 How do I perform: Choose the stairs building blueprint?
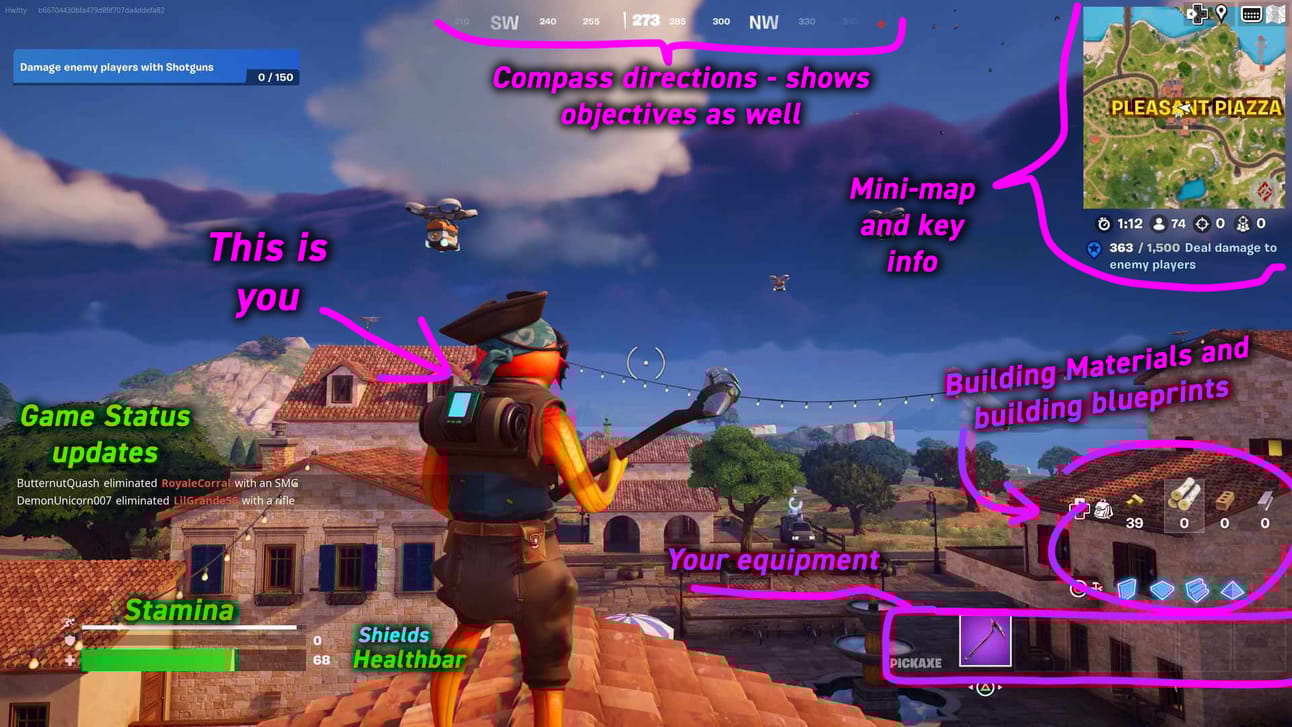(x=1196, y=590)
